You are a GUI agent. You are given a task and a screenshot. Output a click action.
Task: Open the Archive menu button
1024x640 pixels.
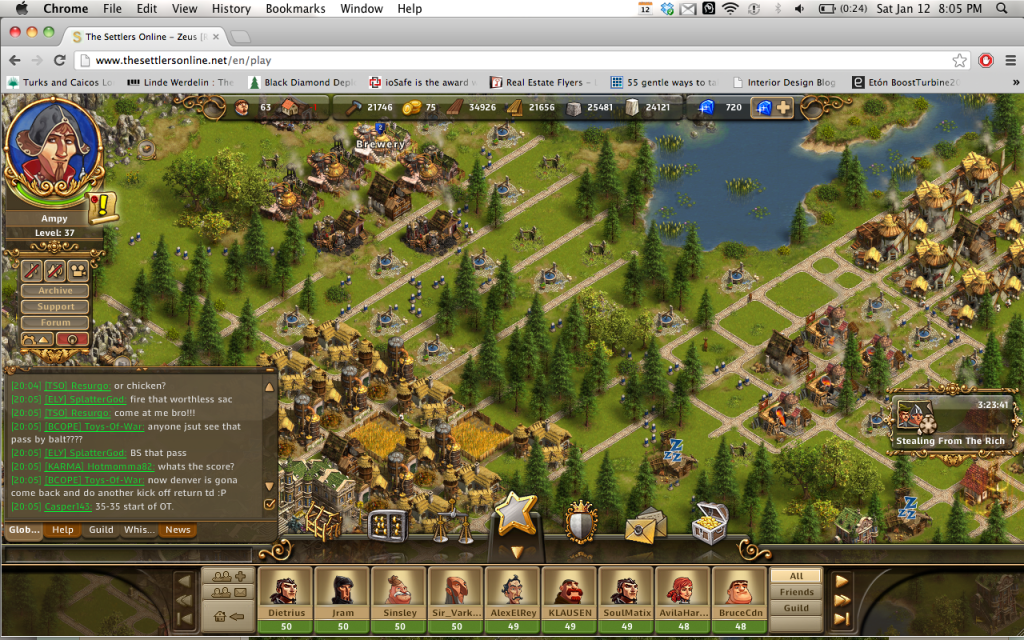click(x=56, y=291)
